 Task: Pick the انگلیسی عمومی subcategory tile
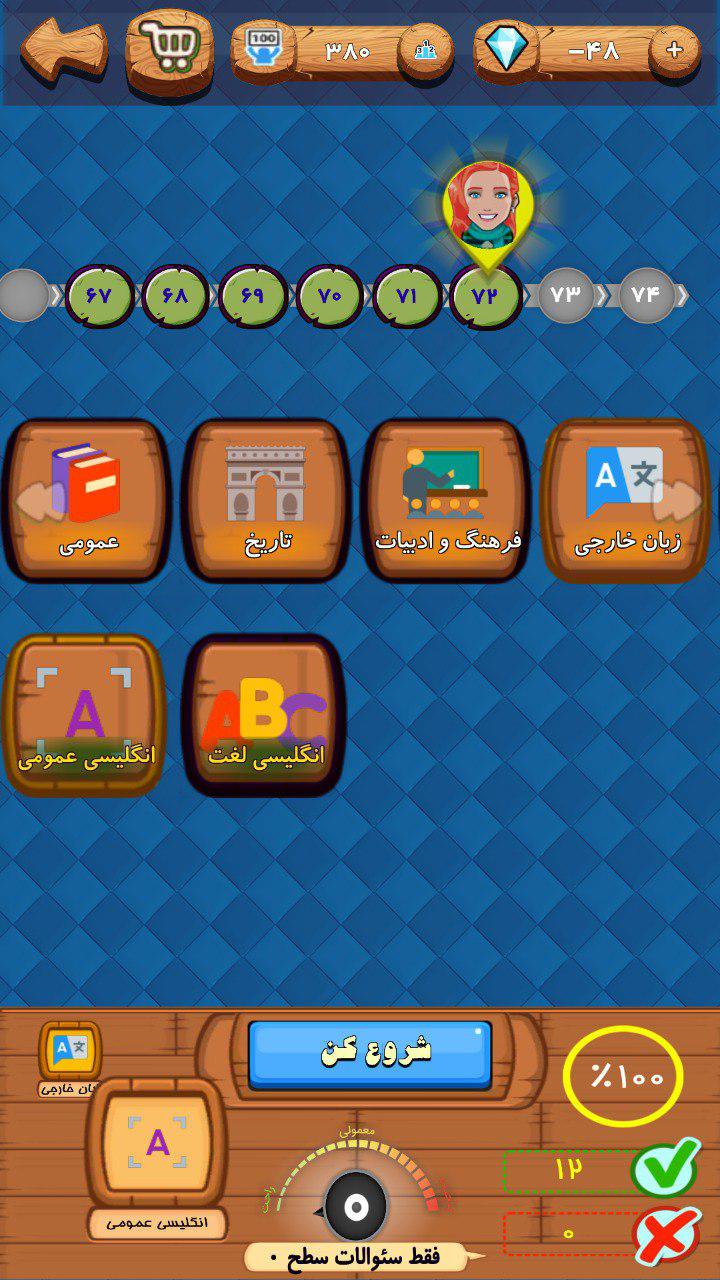tap(86, 714)
